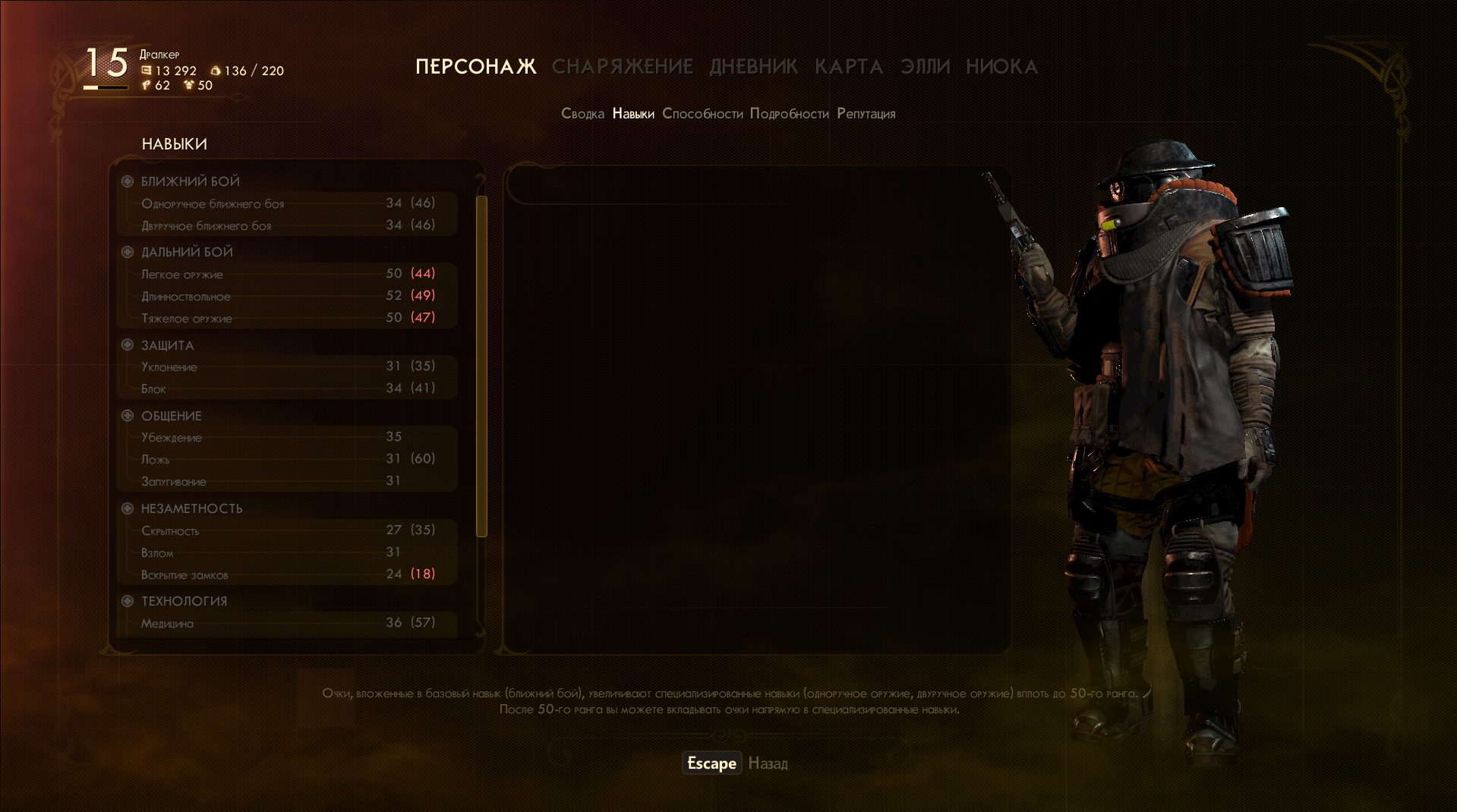Select the НЕЗАМЕТНОСТЬ skill category
1457x812 pixels.
click(191, 508)
